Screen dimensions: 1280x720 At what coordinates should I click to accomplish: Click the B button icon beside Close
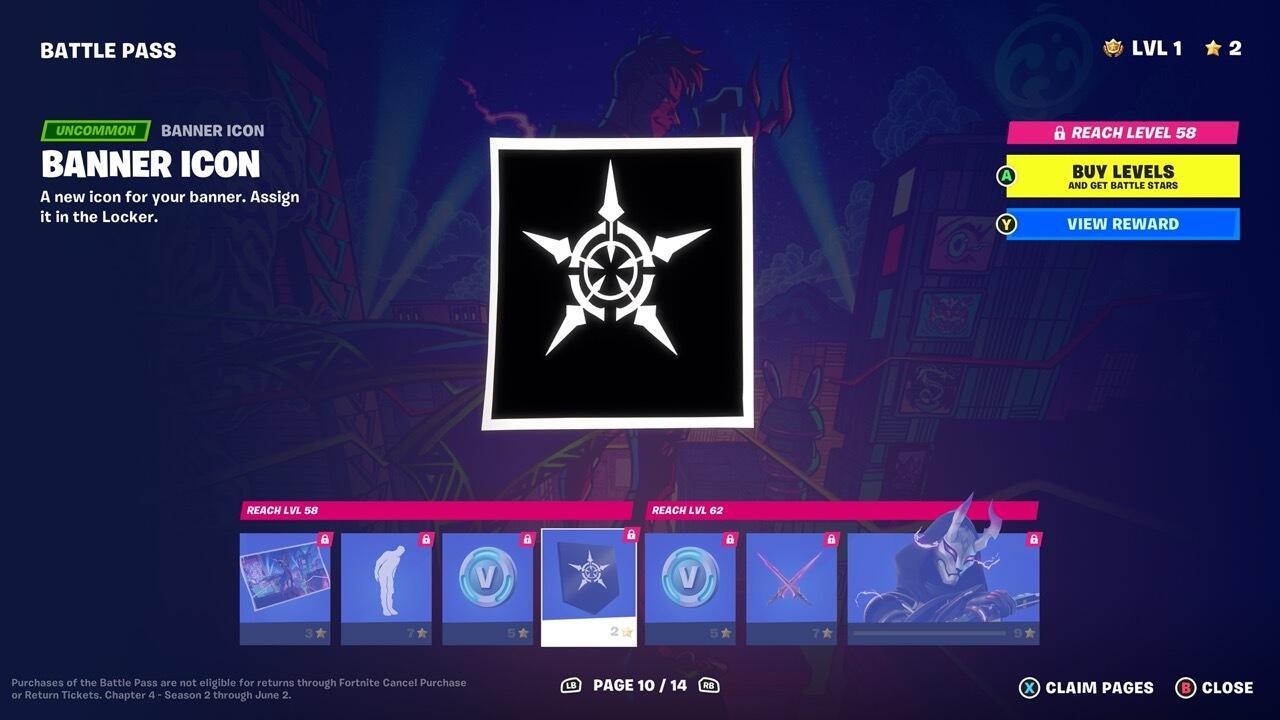(1185, 688)
